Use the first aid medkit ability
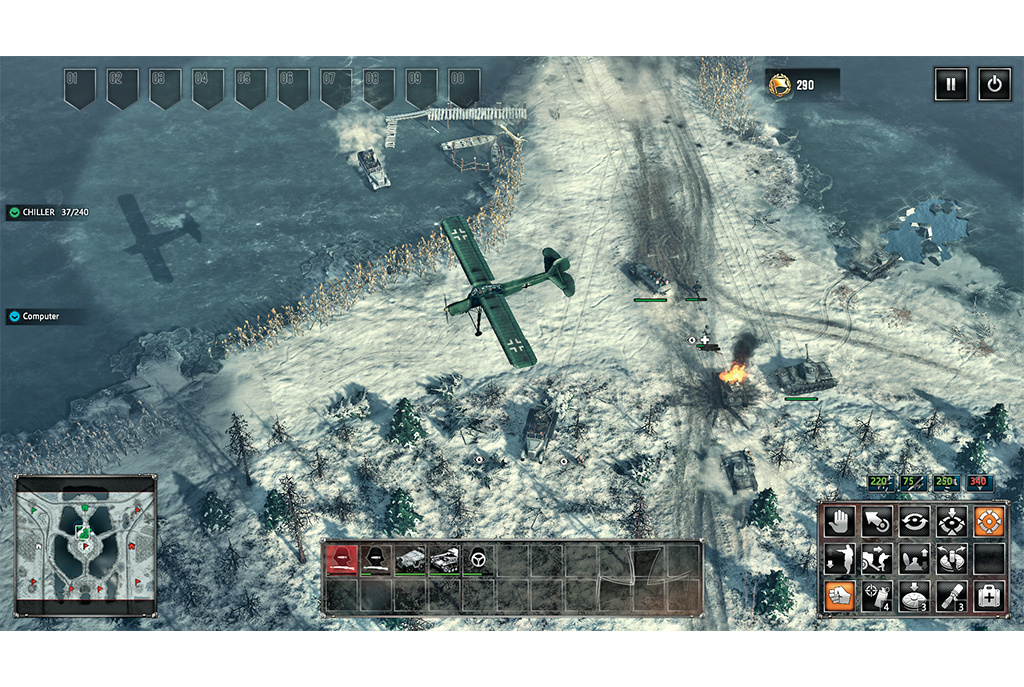 tap(990, 597)
